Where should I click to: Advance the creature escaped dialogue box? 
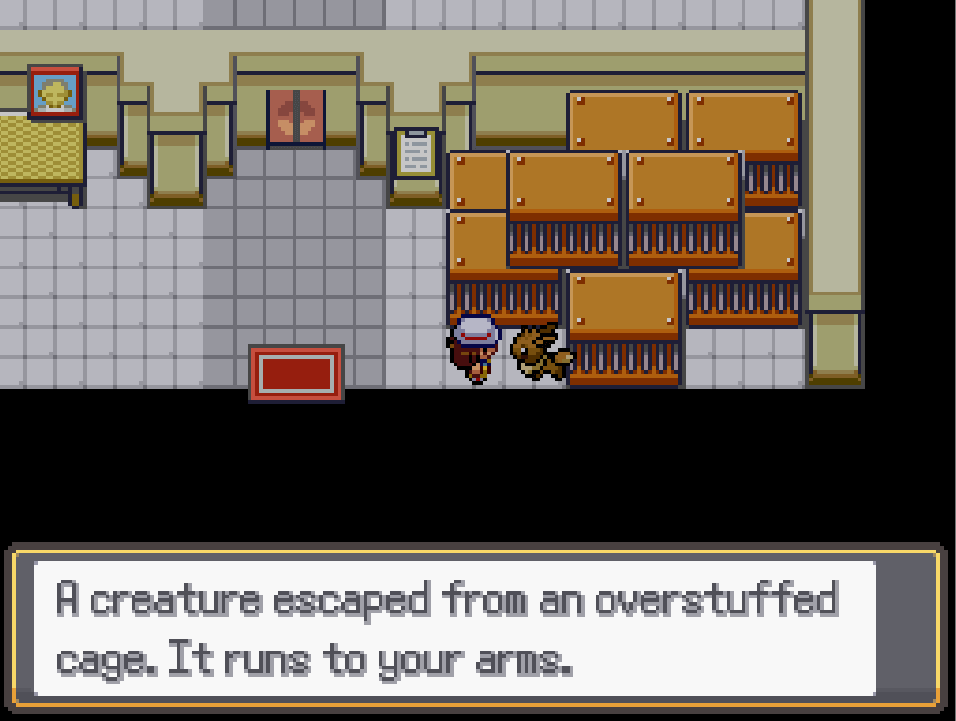pos(476,629)
